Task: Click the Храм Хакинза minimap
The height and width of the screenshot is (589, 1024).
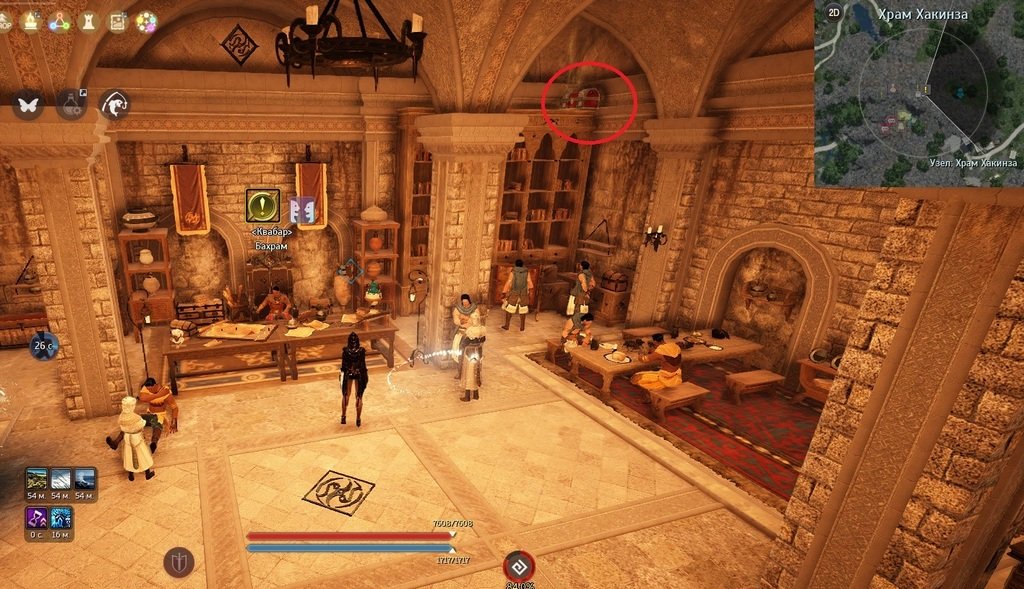Action: click(918, 100)
